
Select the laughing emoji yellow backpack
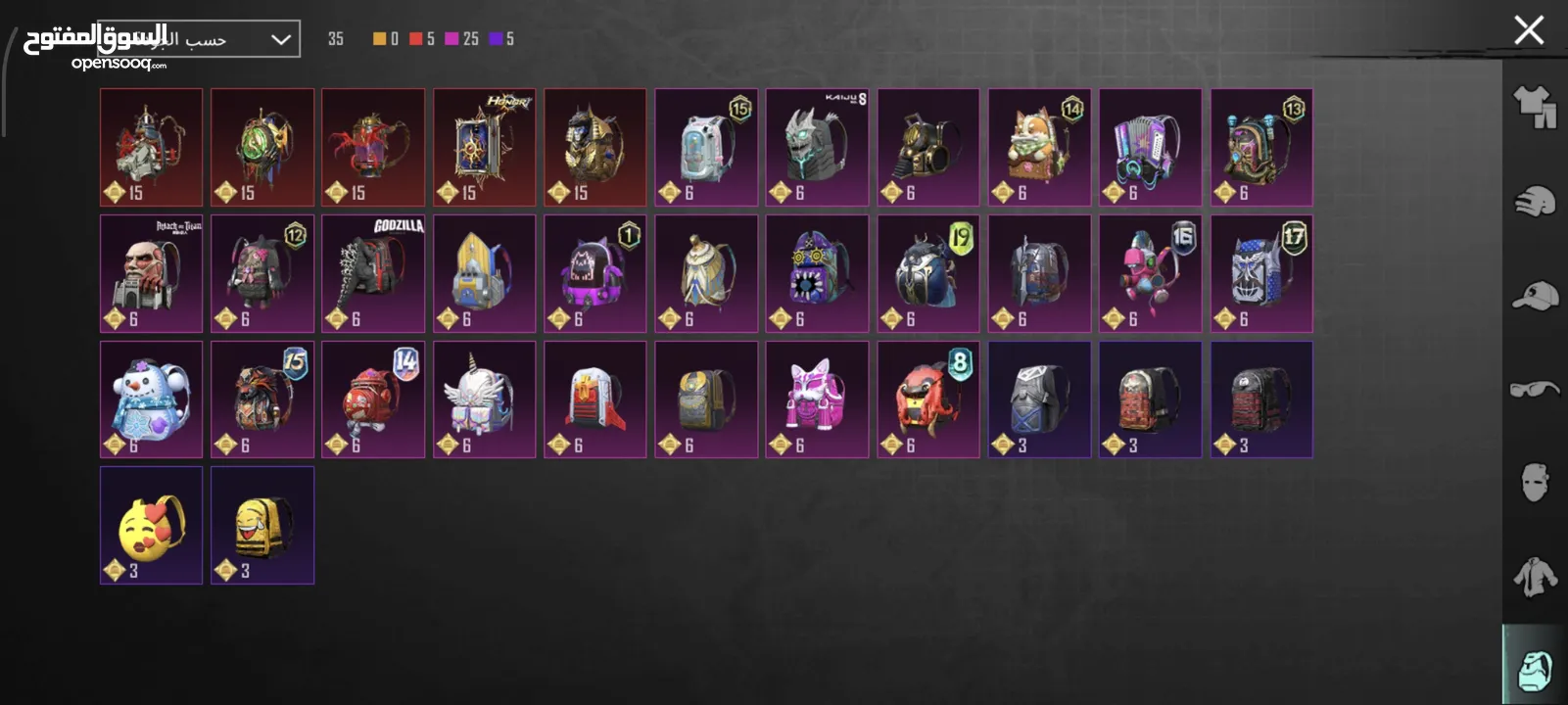click(x=262, y=525)
